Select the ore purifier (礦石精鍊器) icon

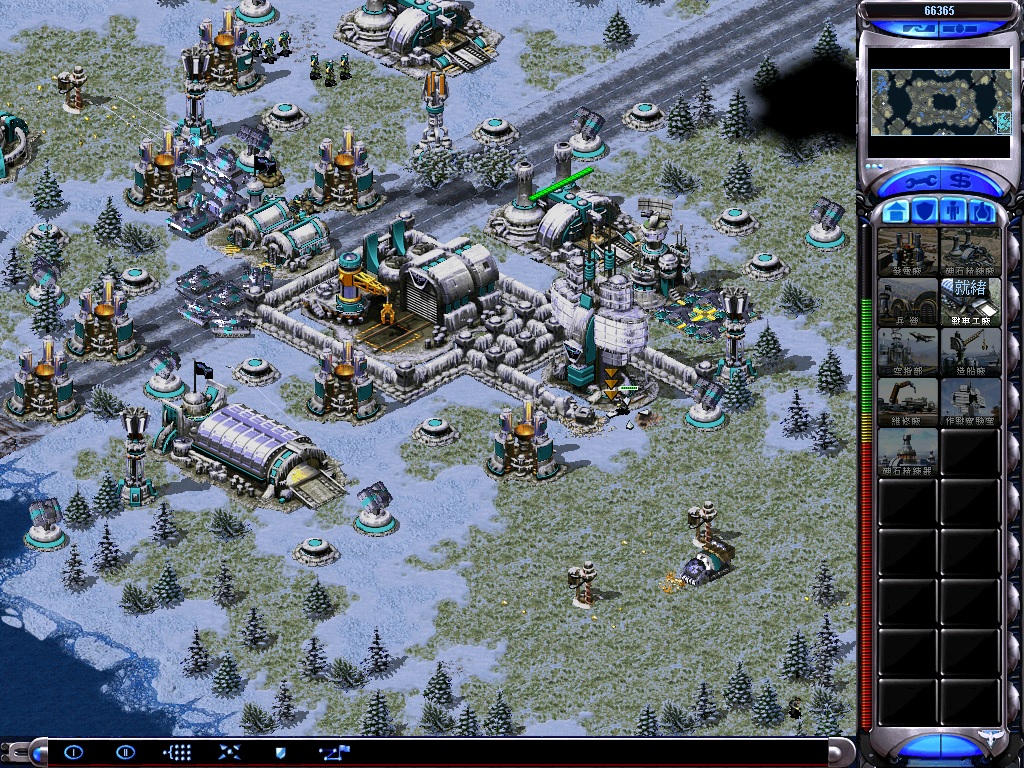pyautogui.click(x=908, y=451)
